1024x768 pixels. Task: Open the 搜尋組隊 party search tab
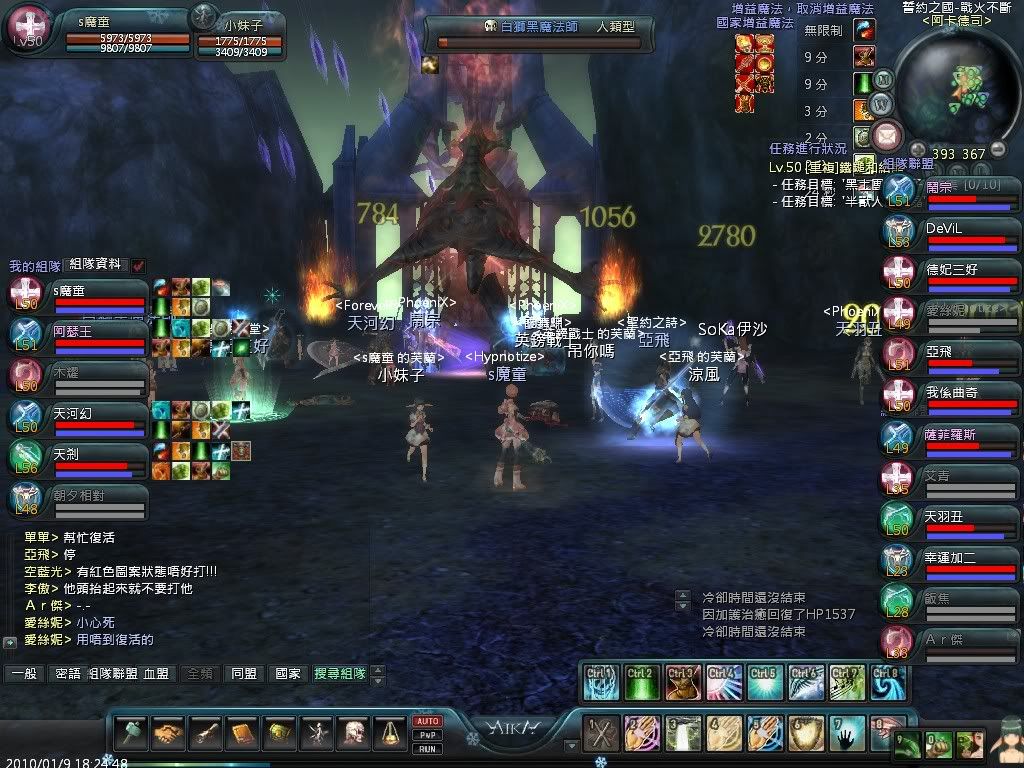[339, 674]
